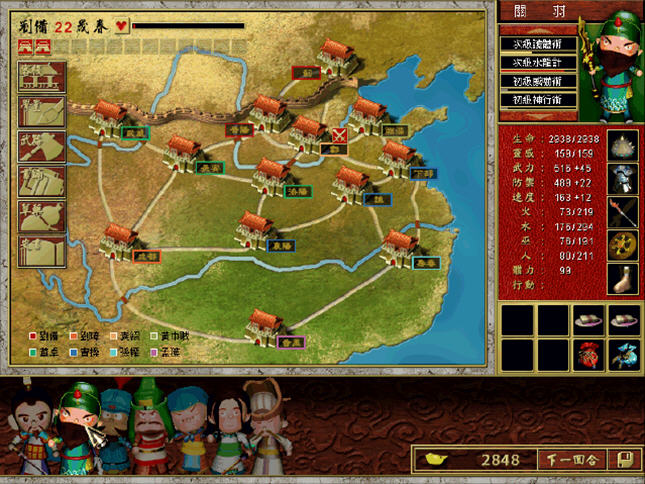The height and width of the screenshot is (484, 645).
Task: Open the axe weapon shop button
Action: click(42, 145)
